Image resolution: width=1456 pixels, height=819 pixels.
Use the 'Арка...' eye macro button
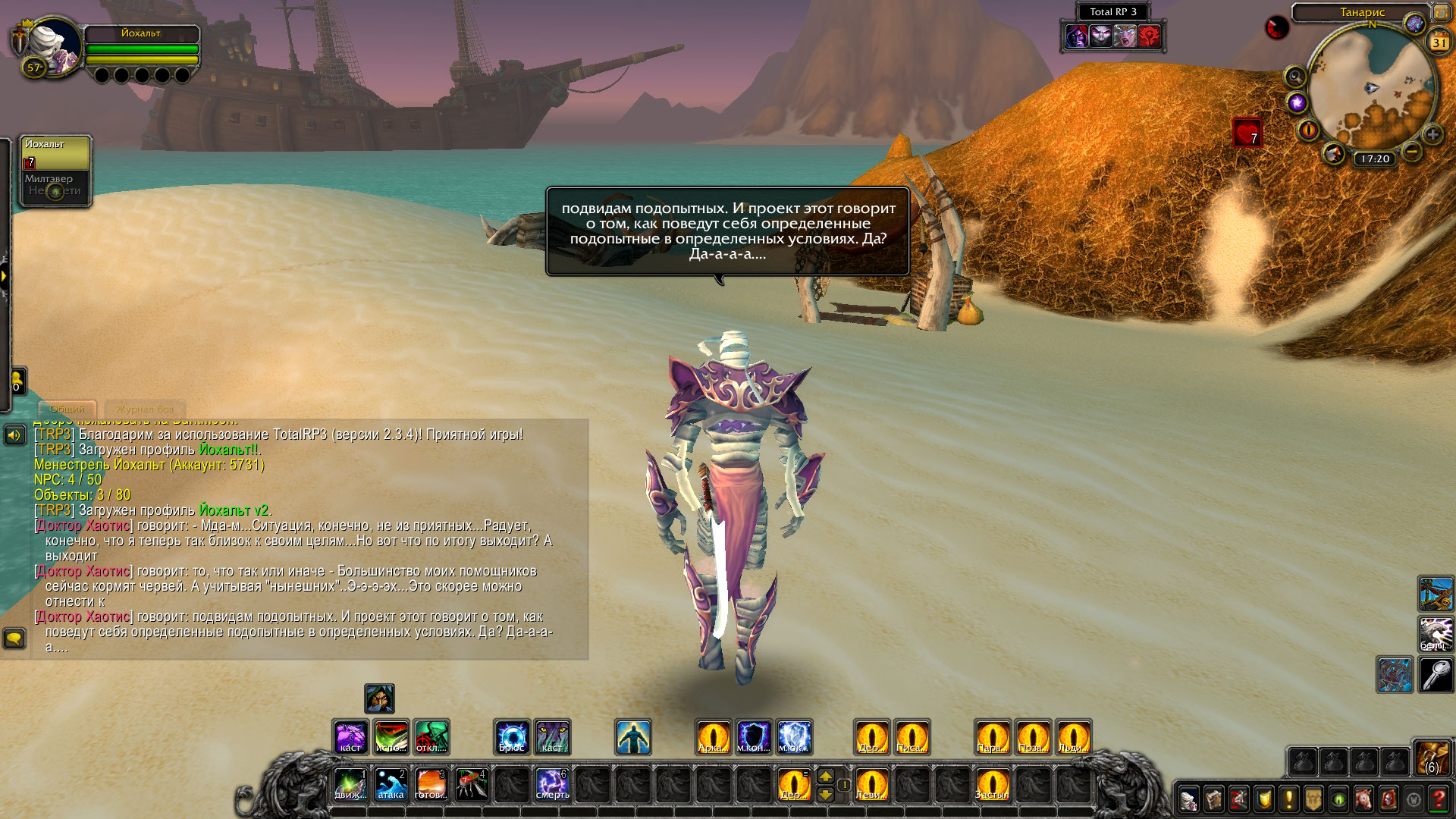(714, 737)
